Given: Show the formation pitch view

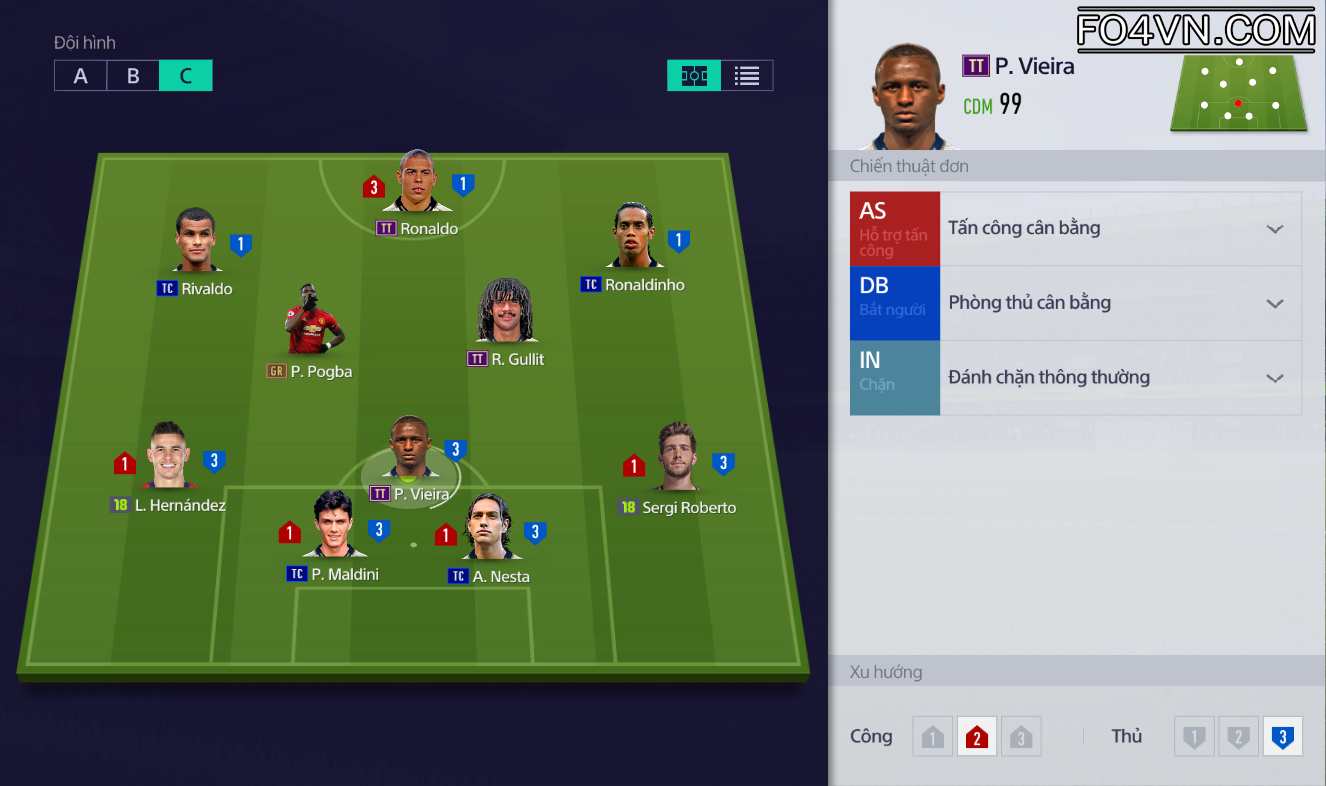Looking at the screenshot, I should pos(694,76).
